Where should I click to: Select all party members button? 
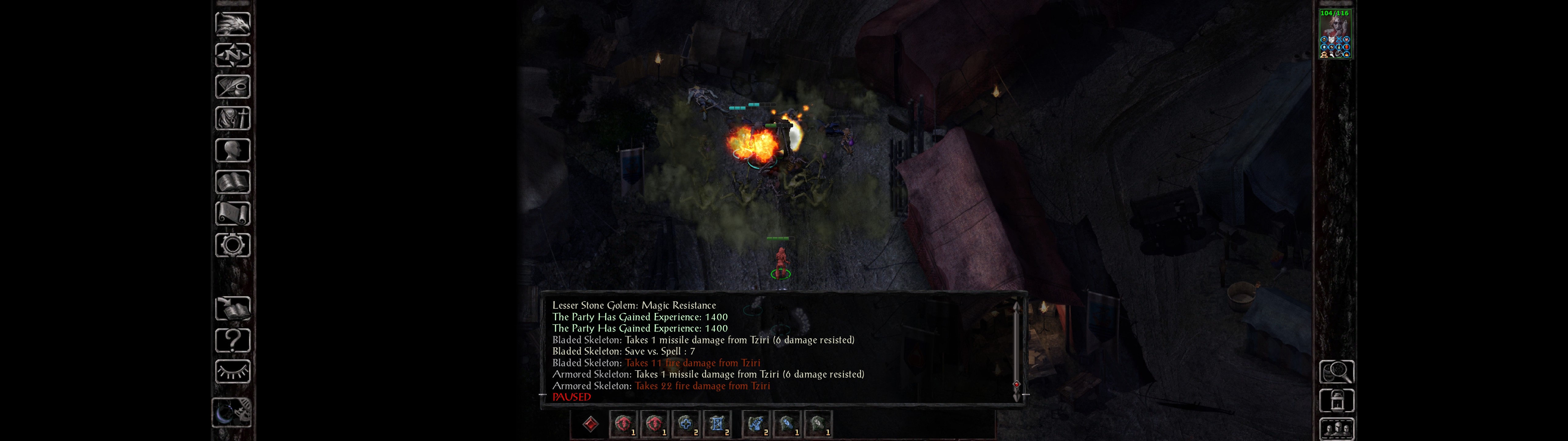point(1336,429)
